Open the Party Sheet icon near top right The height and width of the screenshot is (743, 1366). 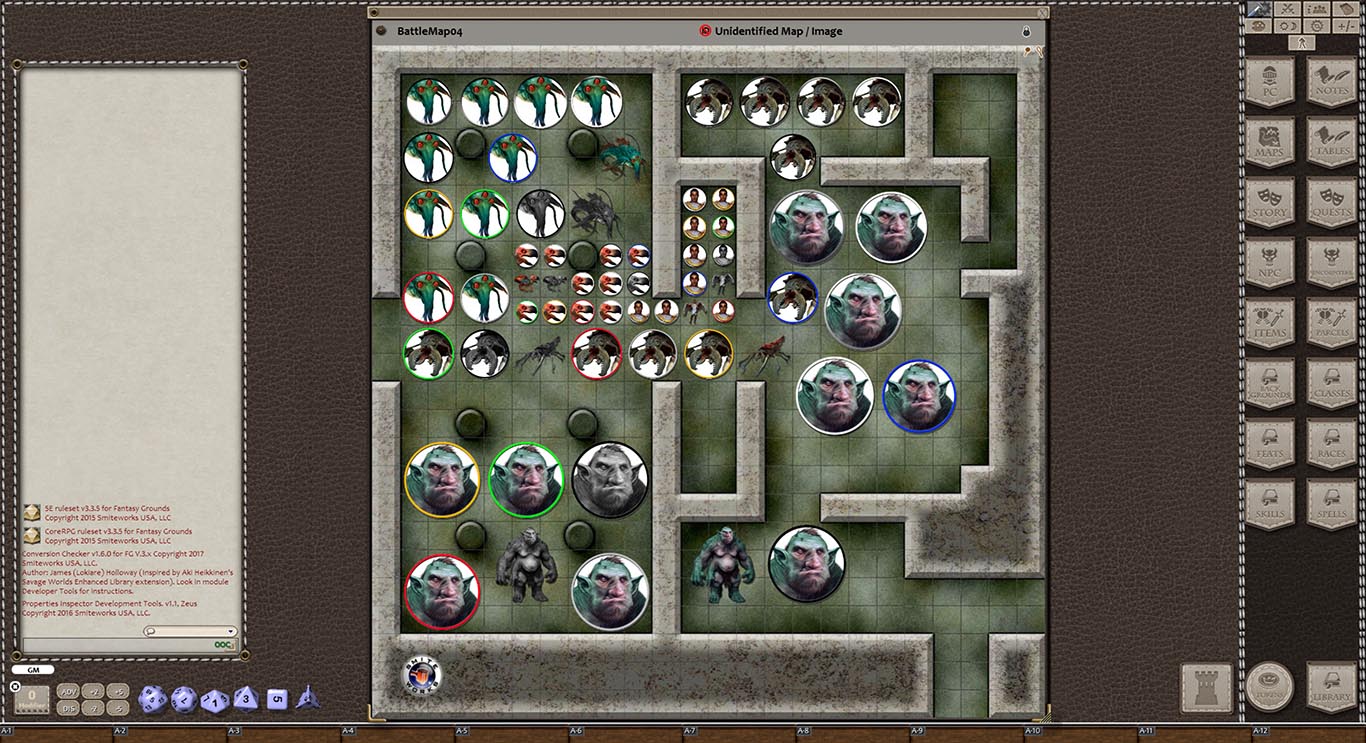1317,9
